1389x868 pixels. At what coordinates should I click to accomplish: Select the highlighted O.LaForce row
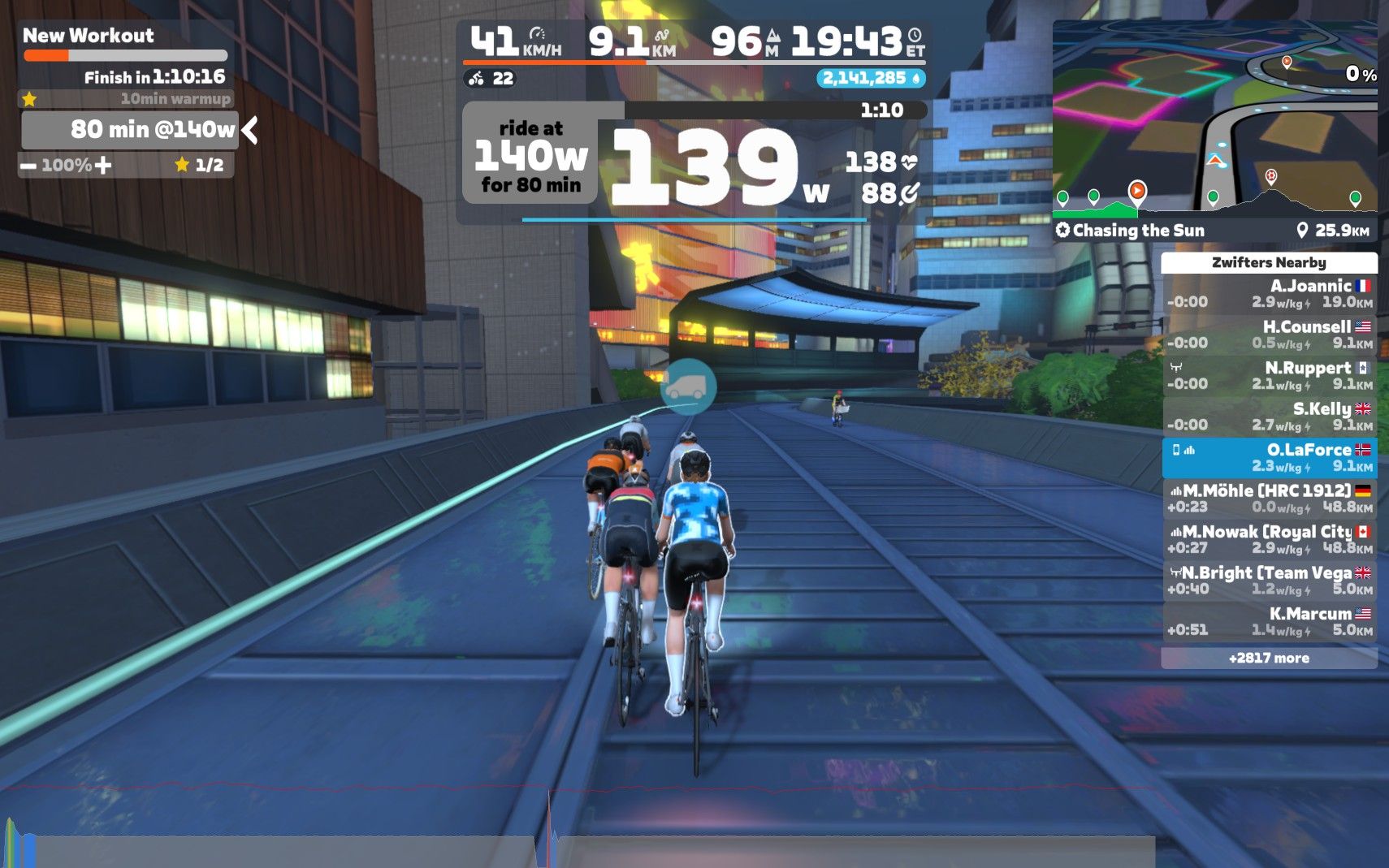point(1269,458)
